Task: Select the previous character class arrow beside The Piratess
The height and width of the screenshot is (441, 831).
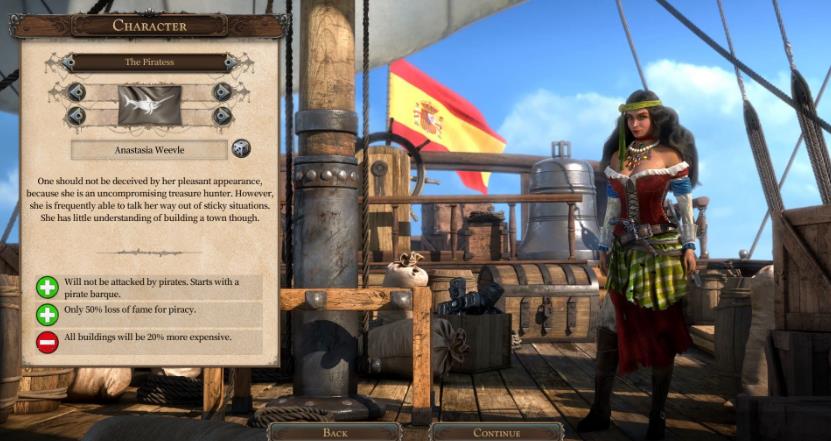Action: pyautogui.click(x=68, y=62)
